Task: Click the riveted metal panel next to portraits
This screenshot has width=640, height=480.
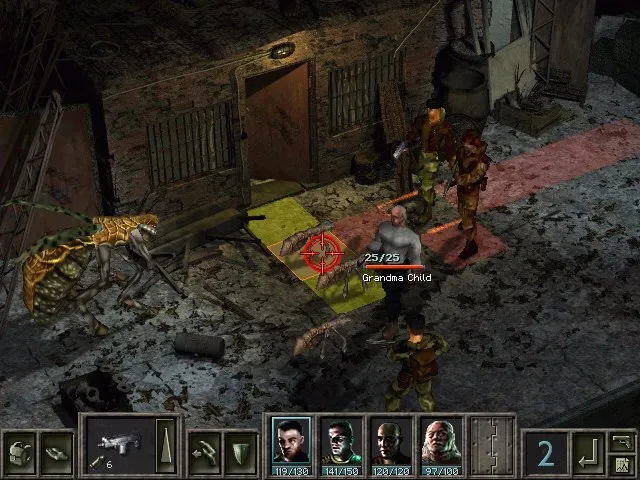Action: pos(492,444)
